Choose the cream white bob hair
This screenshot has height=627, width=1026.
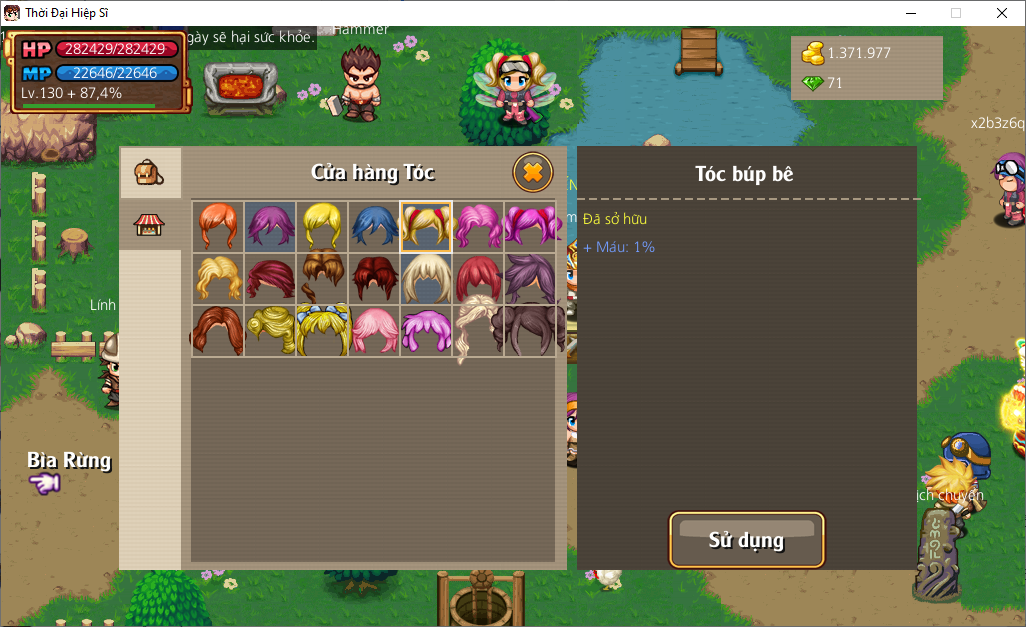tap(426, 277)
